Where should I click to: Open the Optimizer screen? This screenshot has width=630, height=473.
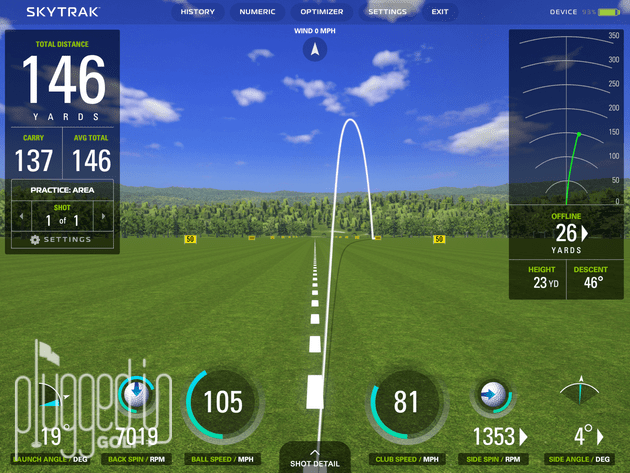point(322,12)
